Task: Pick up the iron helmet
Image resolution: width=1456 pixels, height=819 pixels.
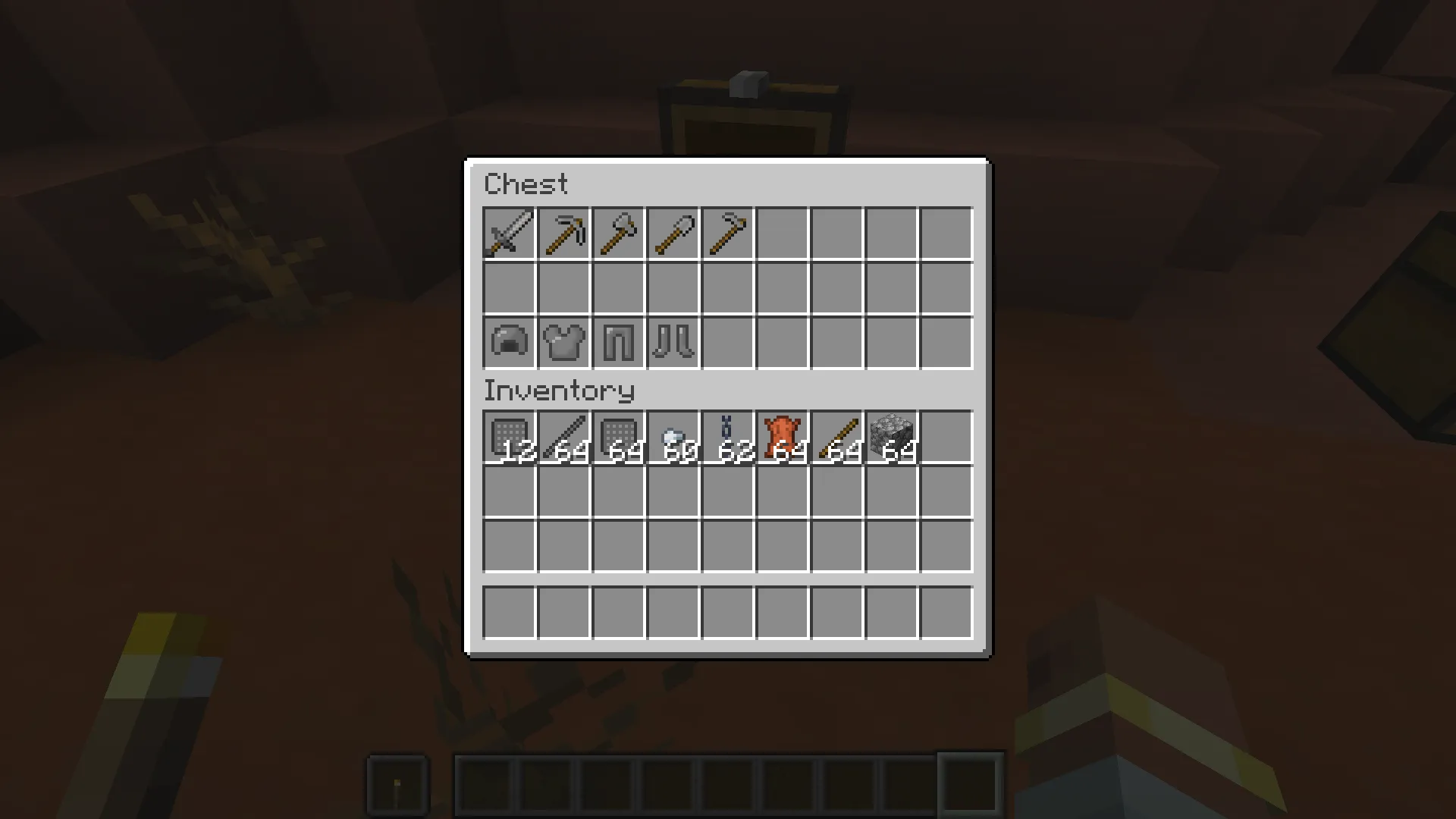Action: tap(508, 343)
